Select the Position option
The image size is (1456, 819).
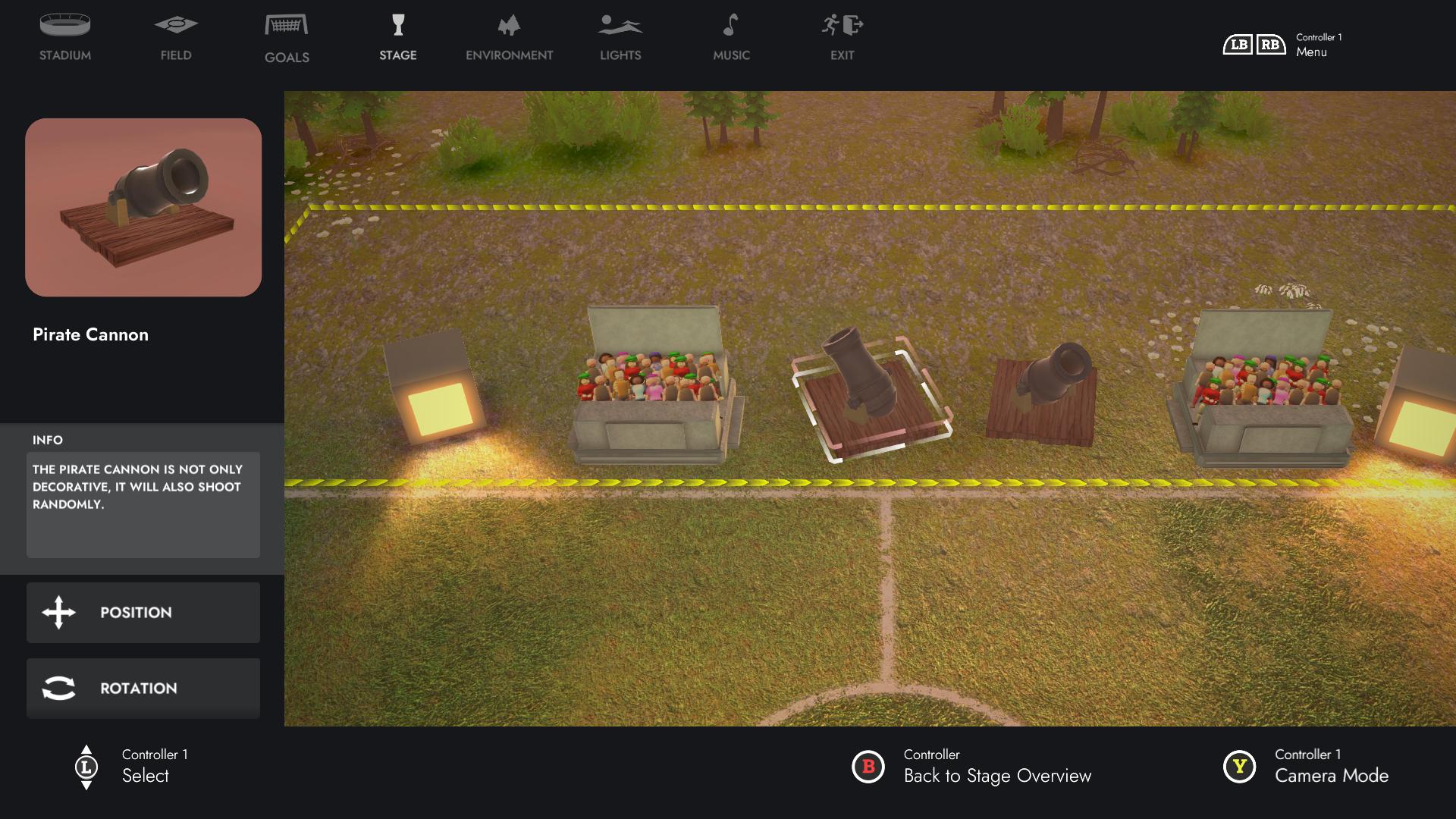[143, 613]
